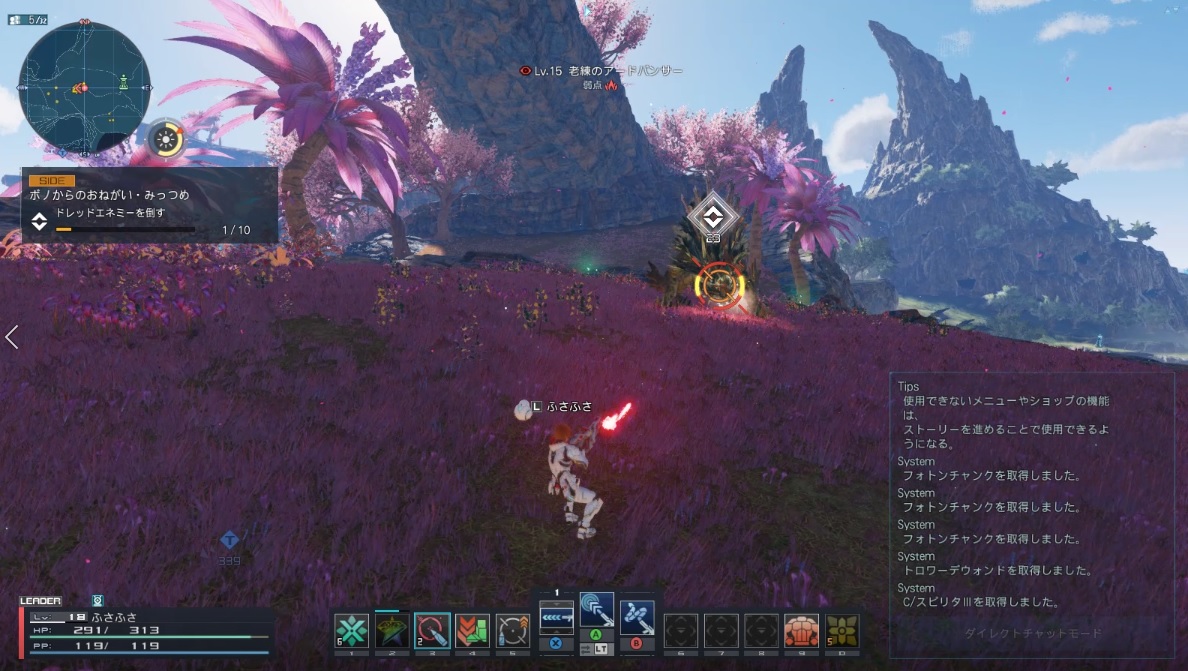
Task: Use the teal cross item in slot 1
Action: pyautogui.click(x=351, y=630)
